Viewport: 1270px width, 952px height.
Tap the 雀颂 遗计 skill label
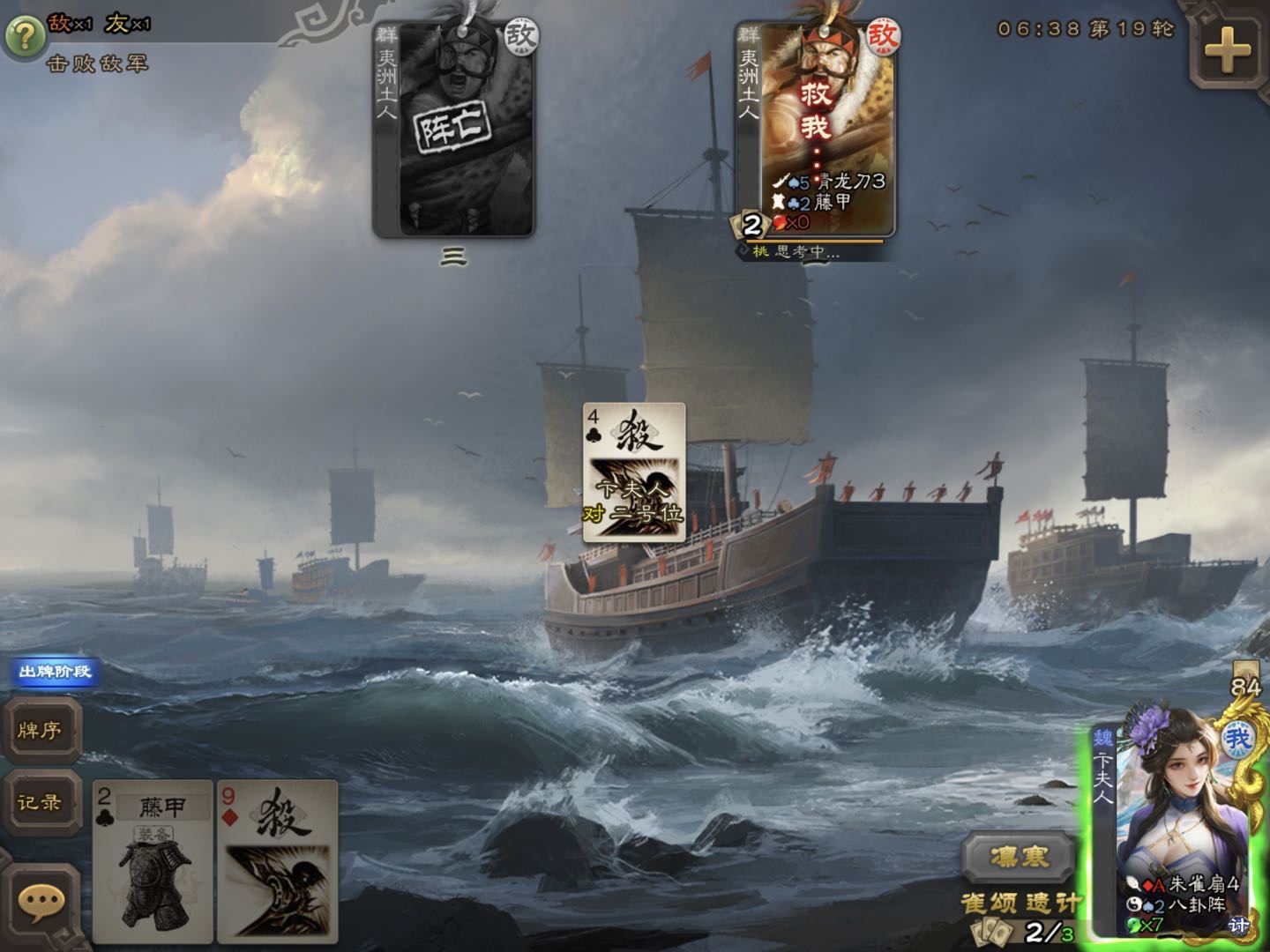click(1020, 903)
